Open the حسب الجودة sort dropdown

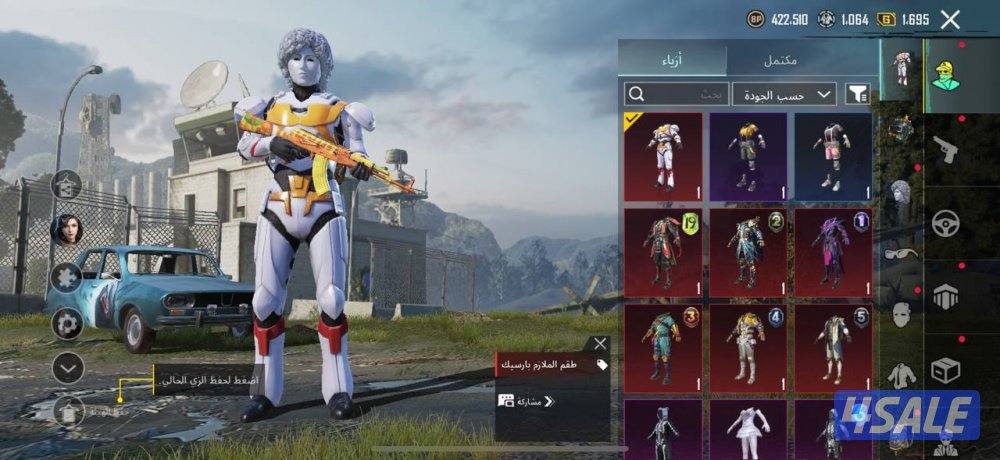click(784, 94)
